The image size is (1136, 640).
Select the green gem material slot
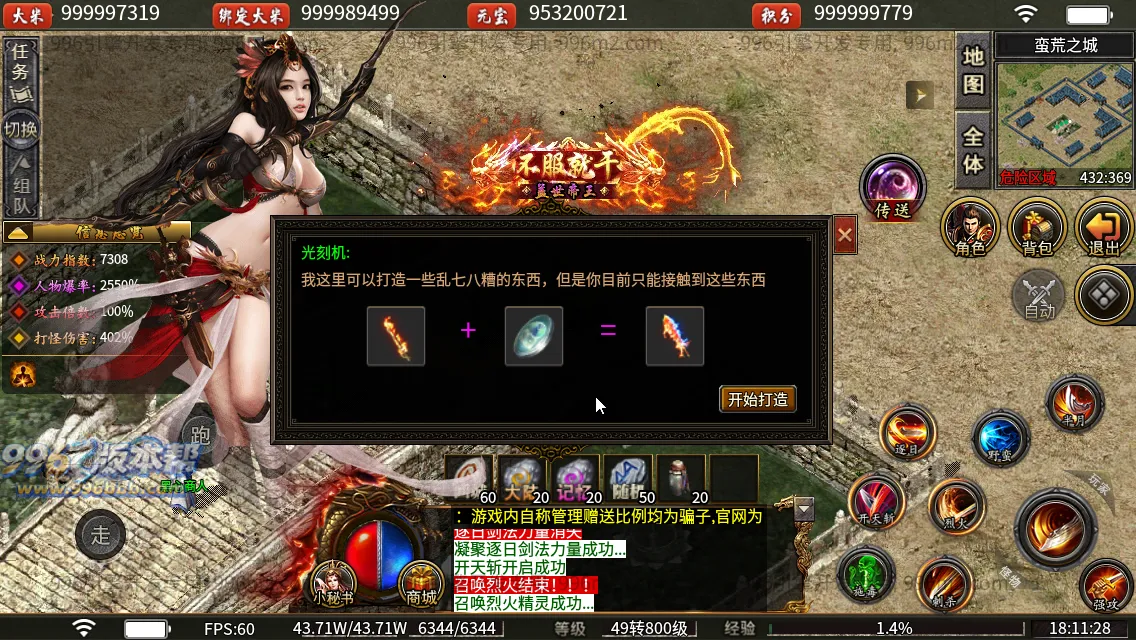point(534,336)
